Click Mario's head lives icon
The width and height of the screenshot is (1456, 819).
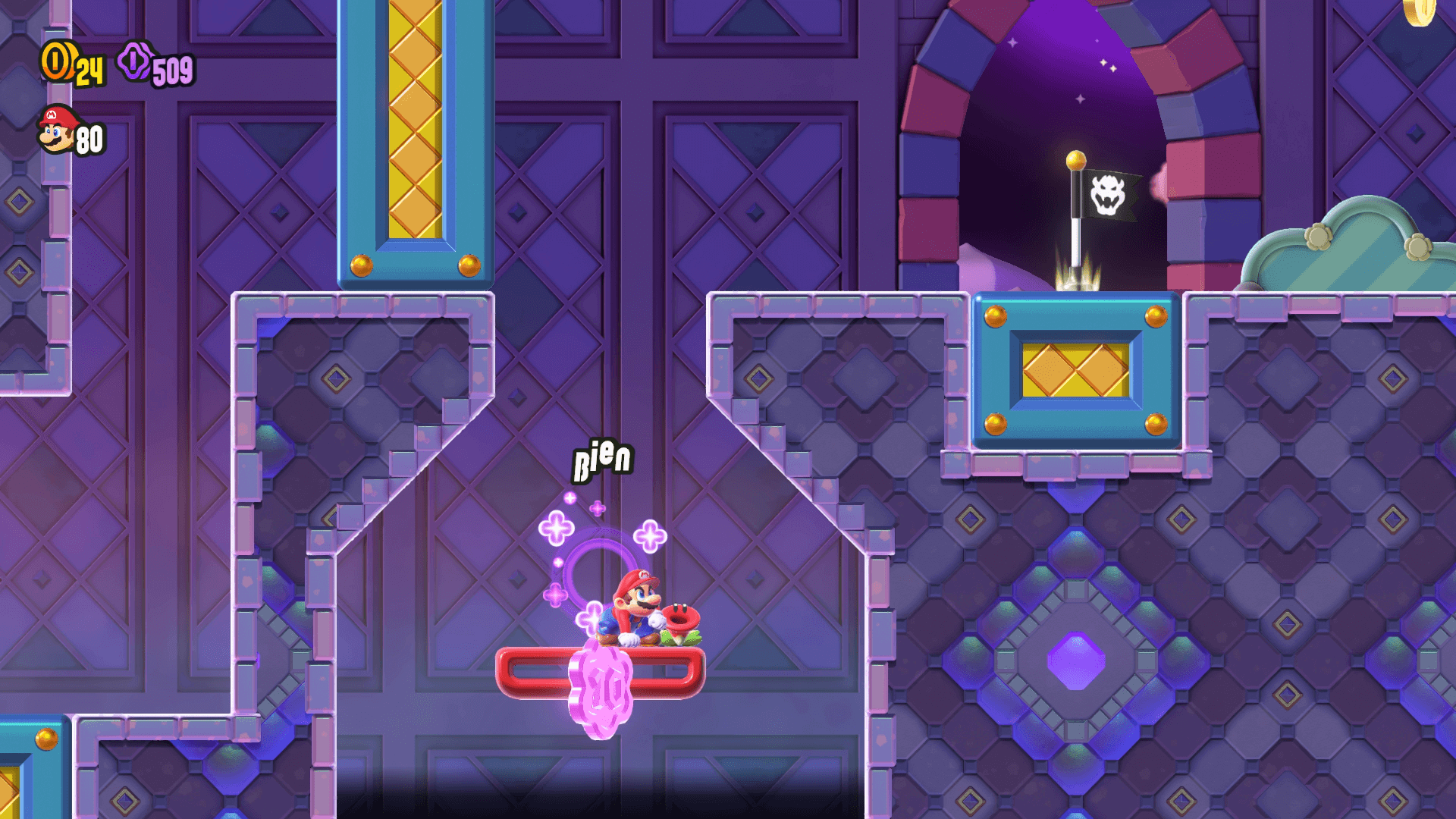(57, 130)
